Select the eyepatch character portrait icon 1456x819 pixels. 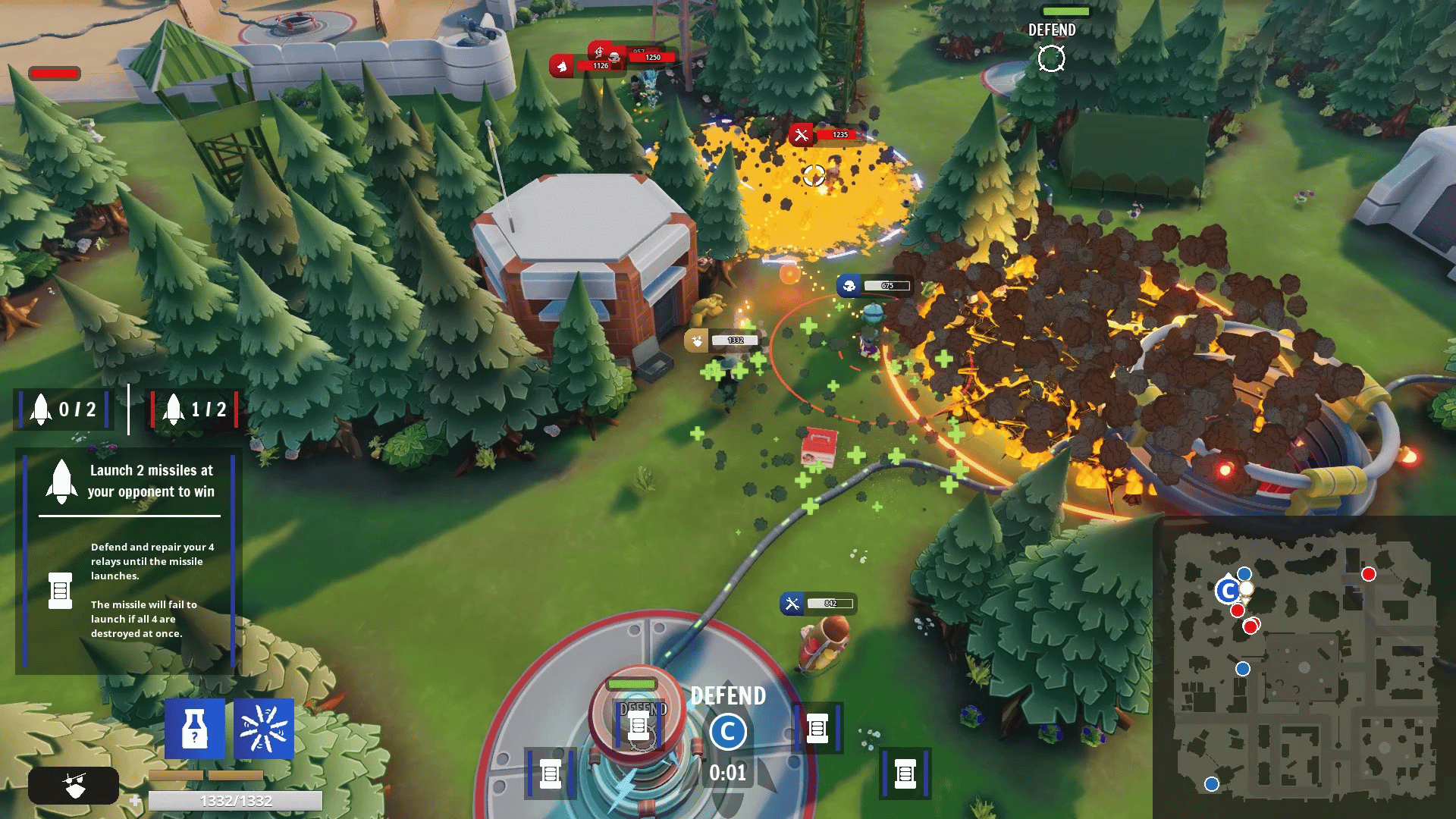click(74, 785)
